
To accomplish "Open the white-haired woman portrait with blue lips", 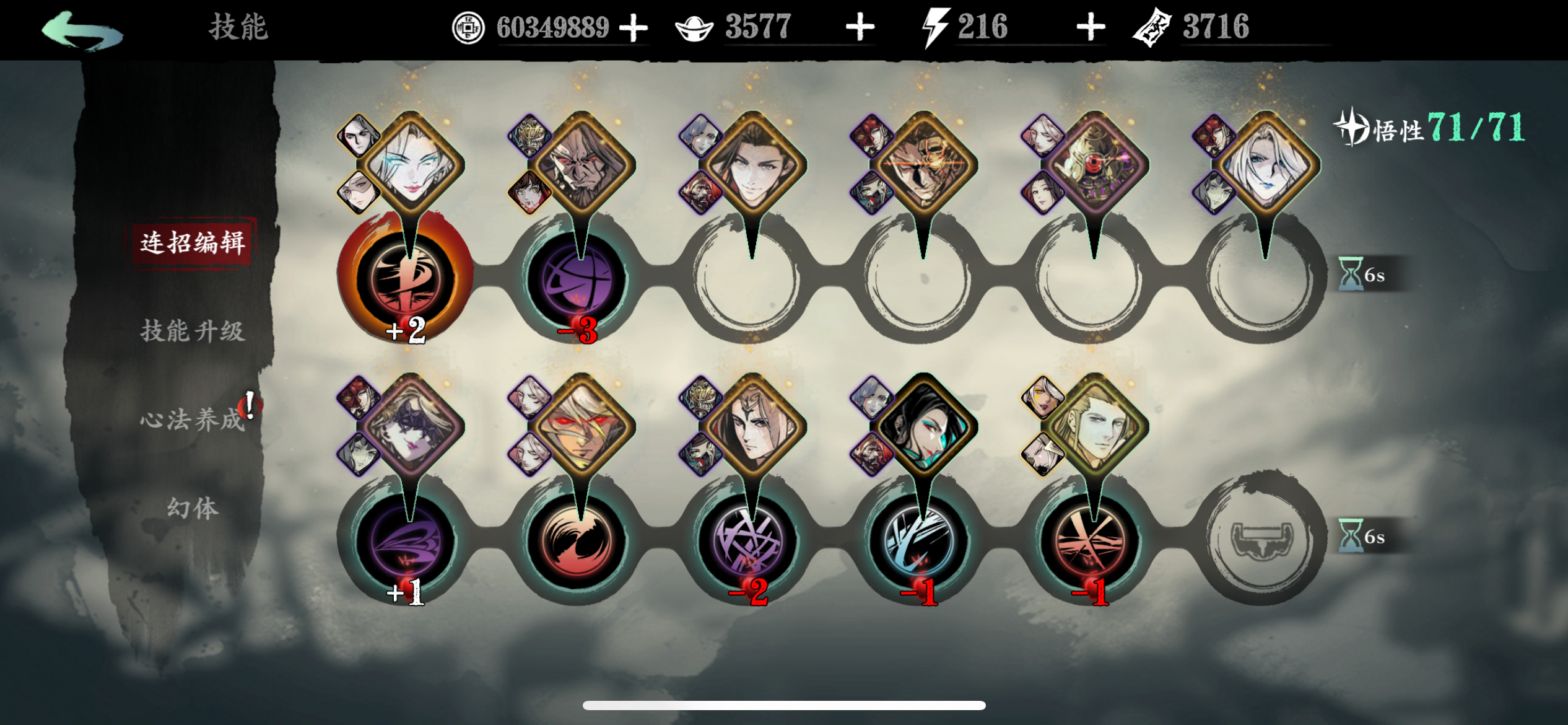I will 1265,164.
